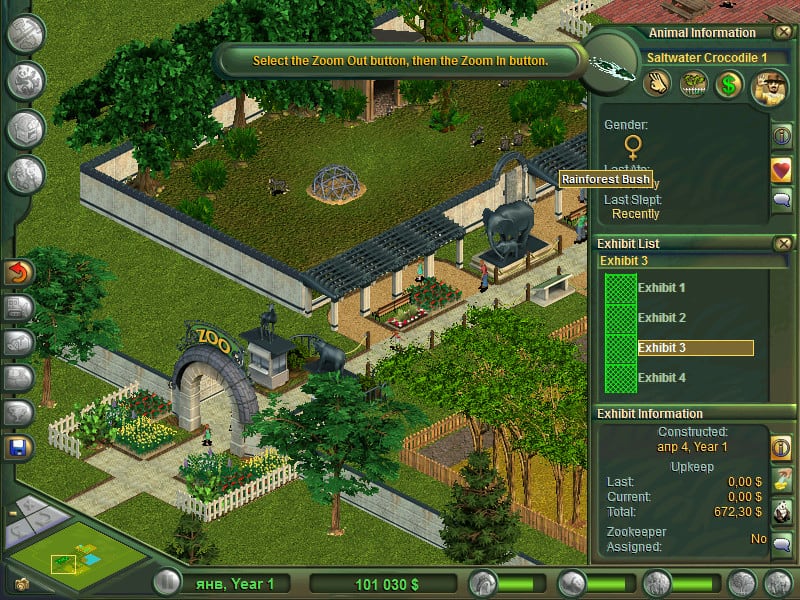
Task: Show the animal's heart tab
Action: [781, 169]
